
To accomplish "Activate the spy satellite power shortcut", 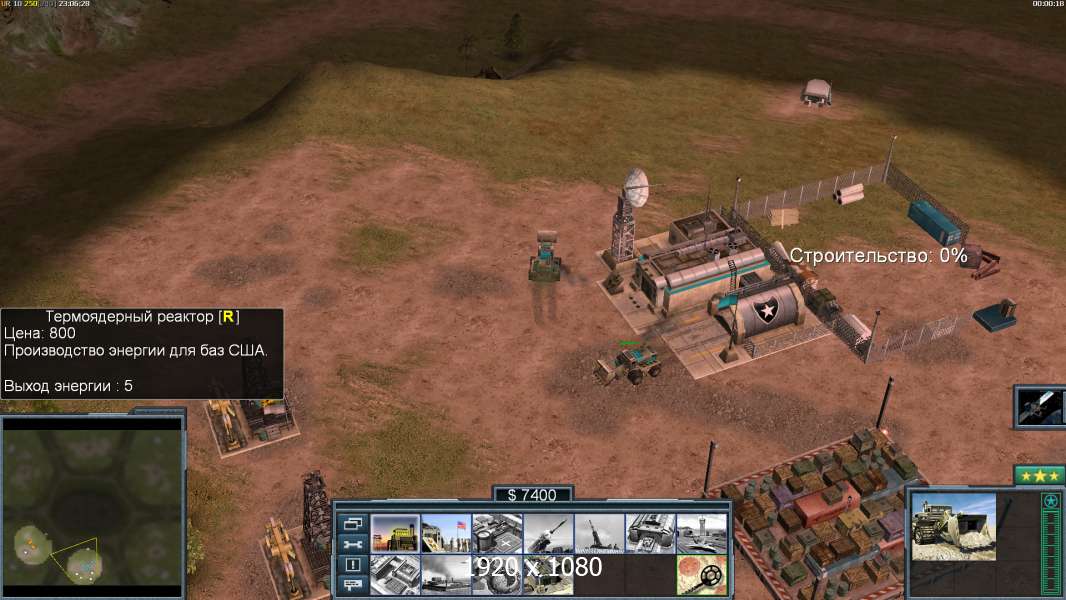I will 1040,407.
